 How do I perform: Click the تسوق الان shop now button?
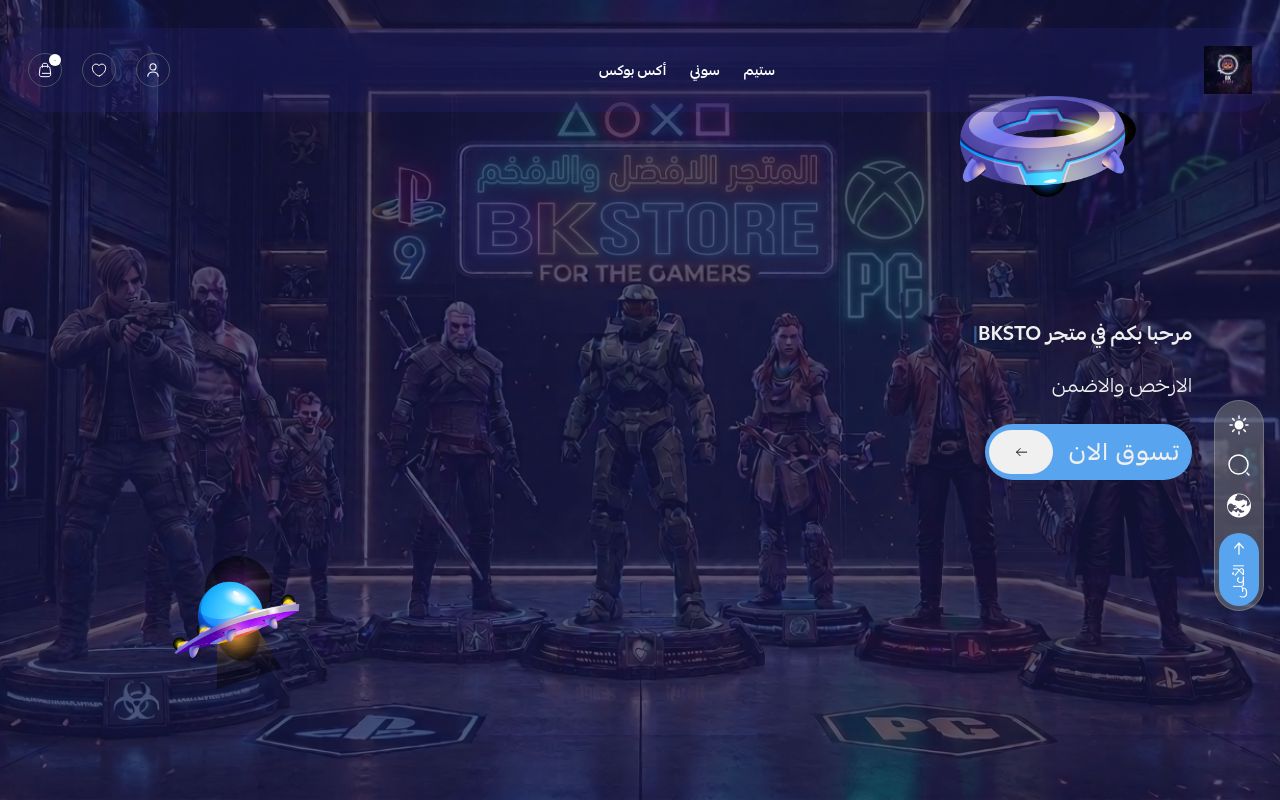(x=1089, y=452)
